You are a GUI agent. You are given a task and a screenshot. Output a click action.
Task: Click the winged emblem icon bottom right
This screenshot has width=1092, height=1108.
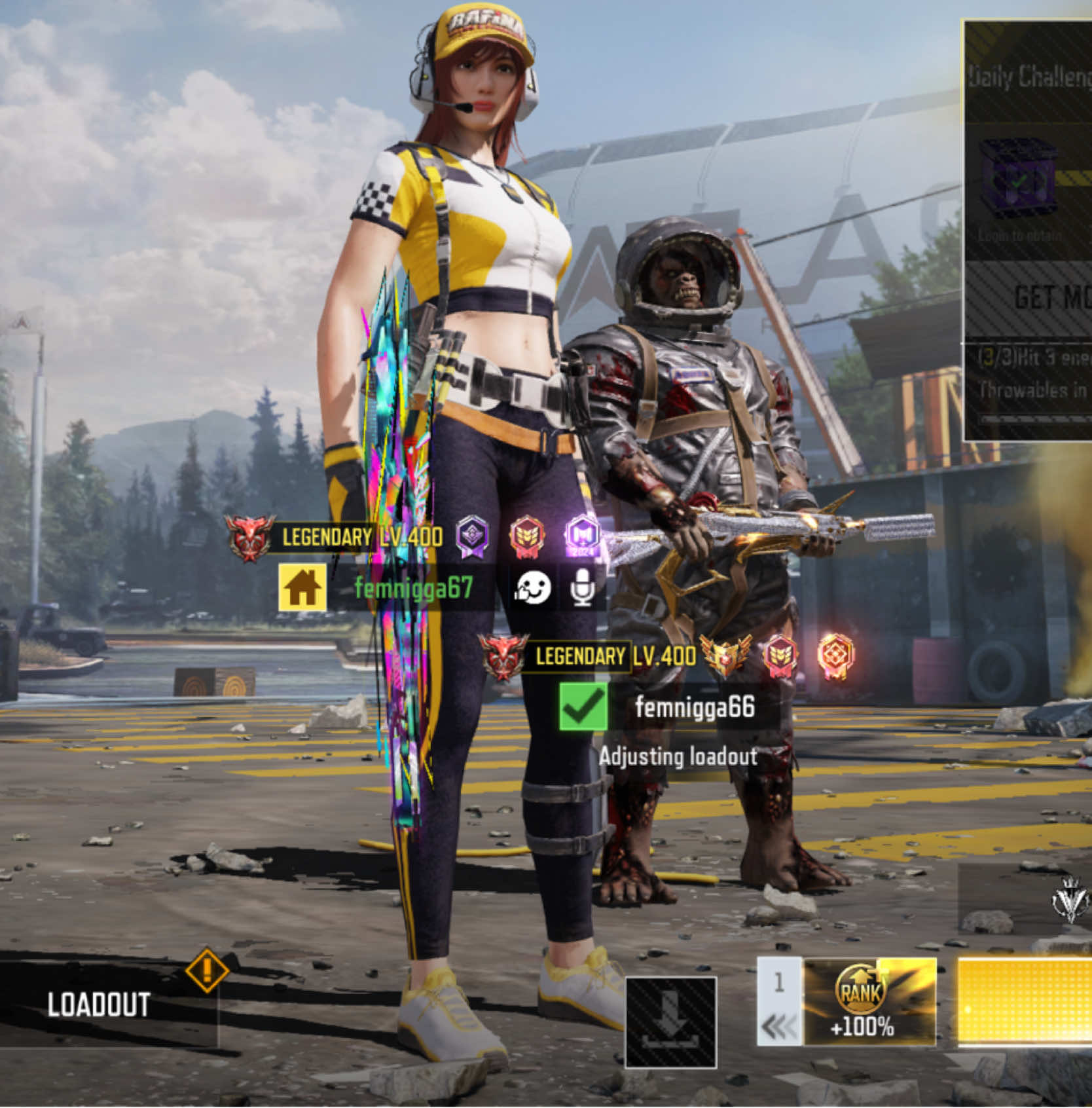[x=1070, y=898]
